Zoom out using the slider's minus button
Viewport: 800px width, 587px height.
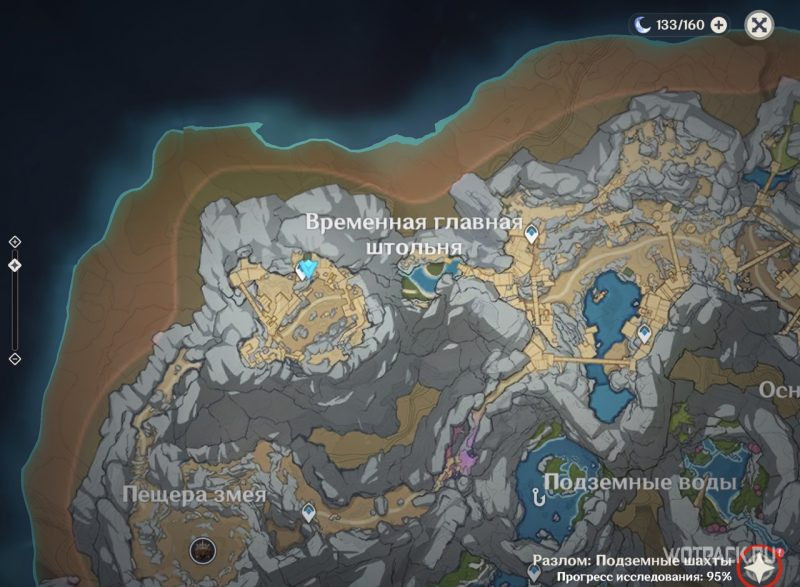pyautogui.click(x=14, y=358)
